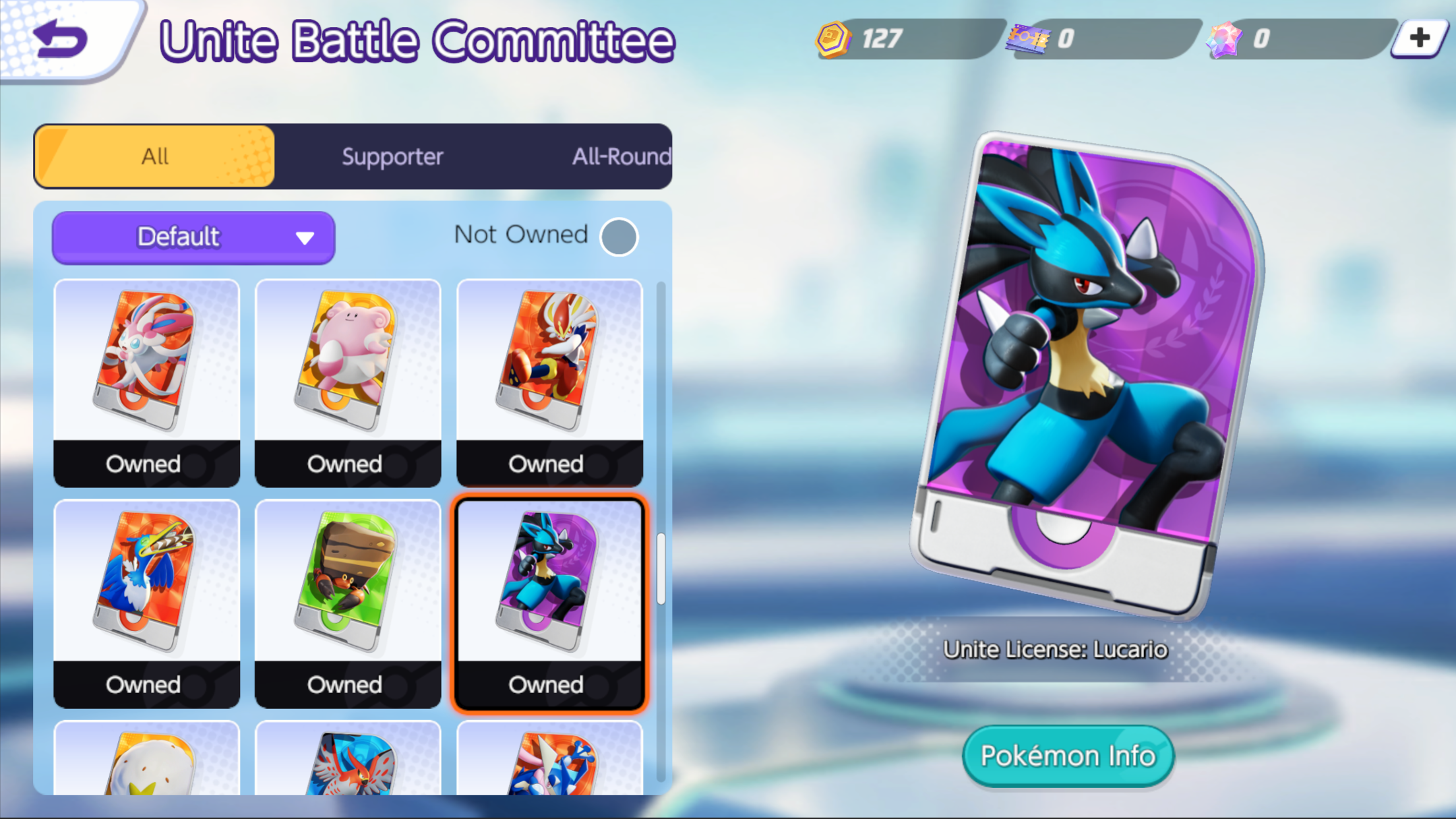Enable the All-Round role filter

click(x=621, y=156)
